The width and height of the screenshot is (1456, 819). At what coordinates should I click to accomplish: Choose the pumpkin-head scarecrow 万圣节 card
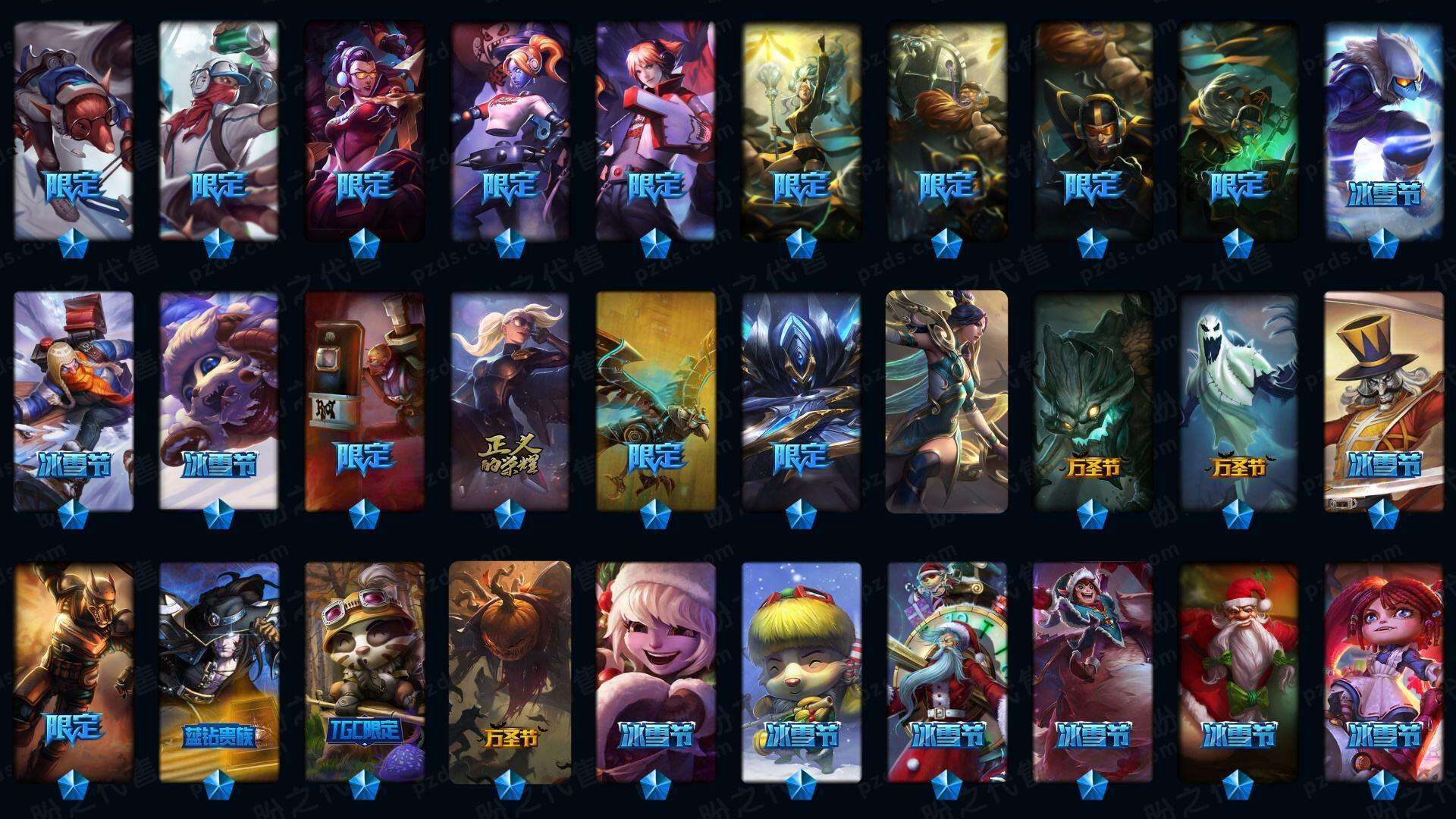coord(510,671)
